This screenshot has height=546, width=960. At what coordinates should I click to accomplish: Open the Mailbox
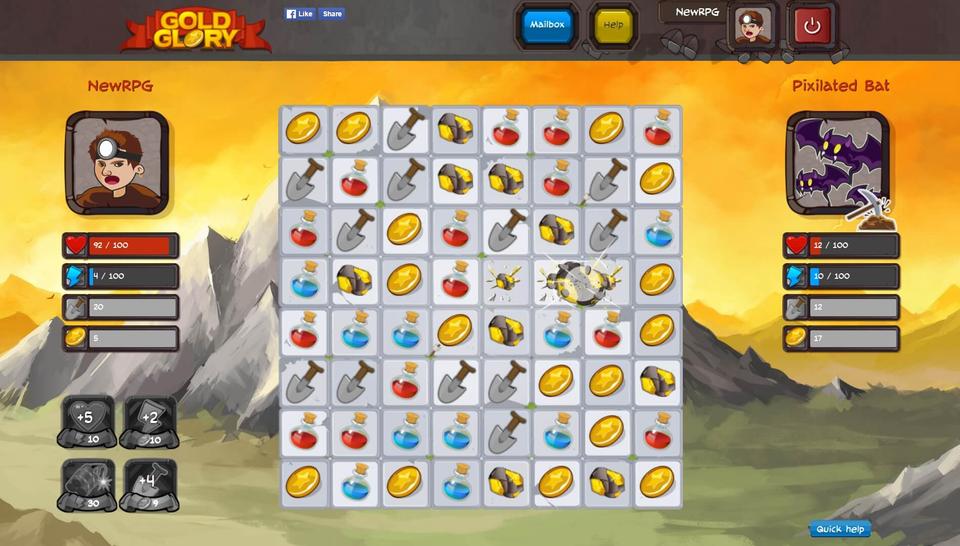click(x=547, y=25)
